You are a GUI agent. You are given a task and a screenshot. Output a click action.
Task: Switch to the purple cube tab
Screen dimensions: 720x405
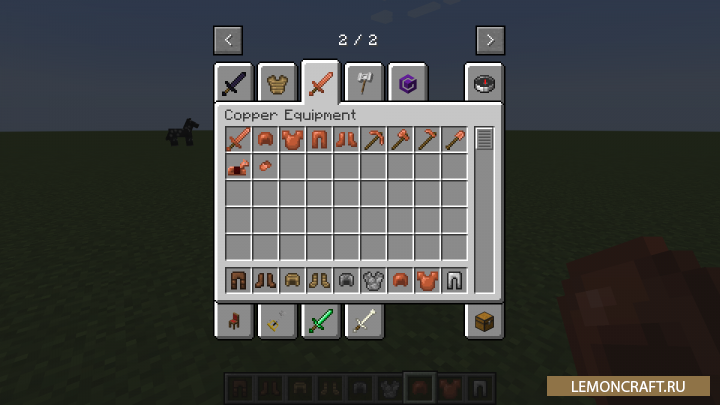[x=406, y=83]
